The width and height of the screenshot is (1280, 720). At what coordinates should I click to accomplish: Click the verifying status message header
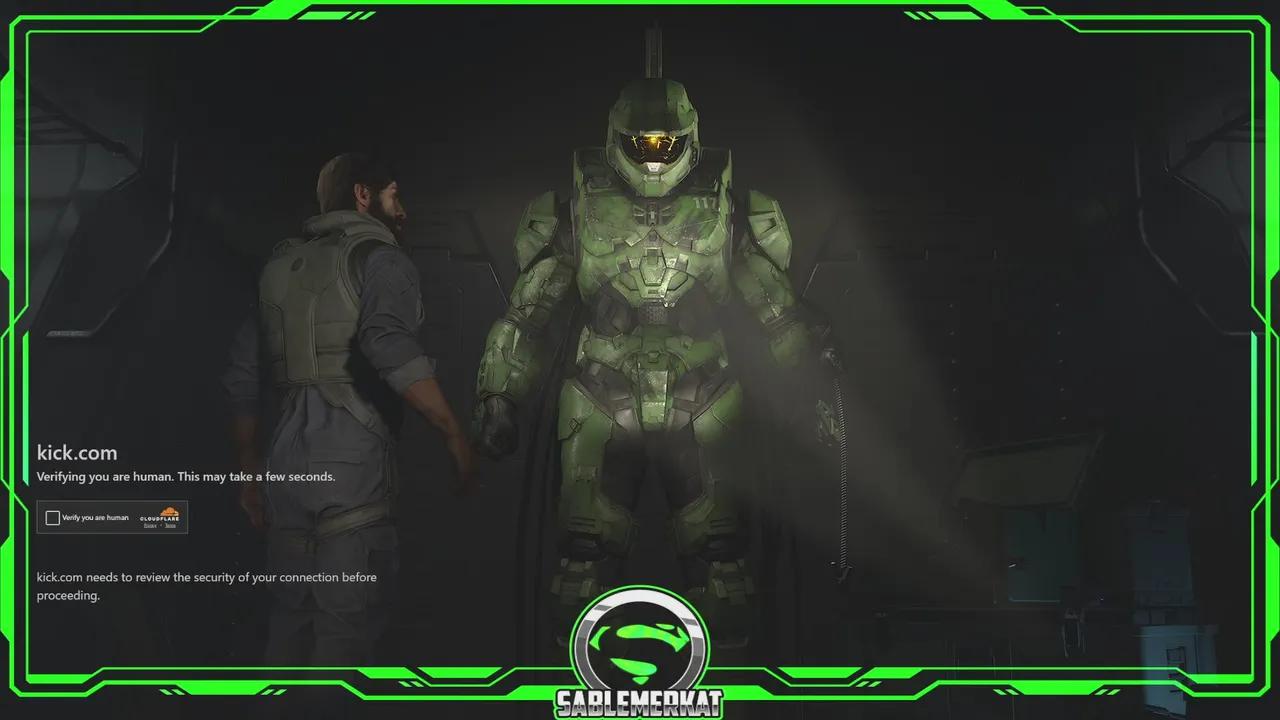click(185, 476)
